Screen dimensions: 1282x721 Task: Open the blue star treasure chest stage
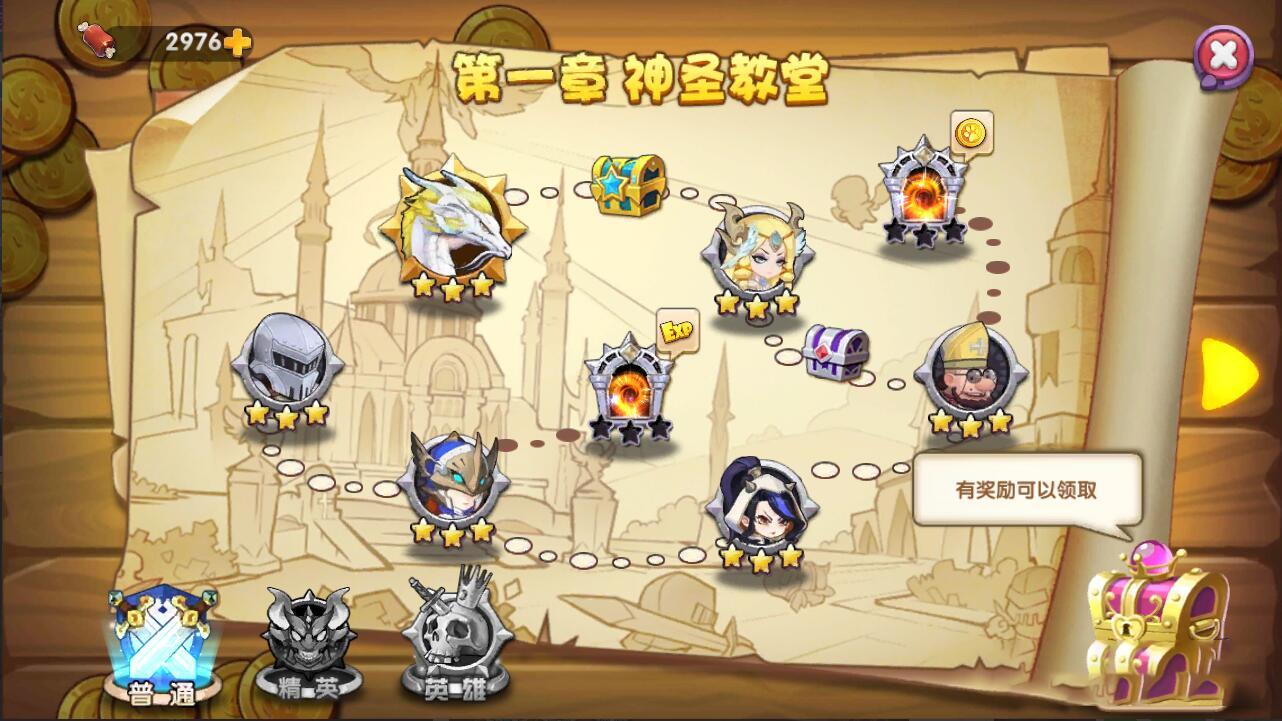627,185
